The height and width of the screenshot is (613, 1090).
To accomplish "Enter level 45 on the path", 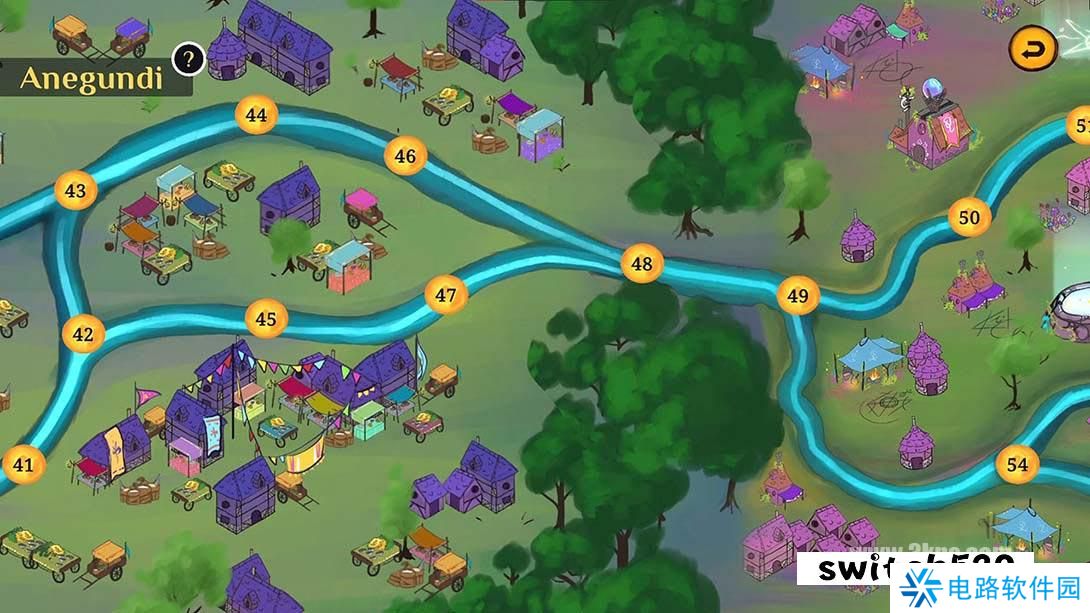I will (x=265, y=319).
